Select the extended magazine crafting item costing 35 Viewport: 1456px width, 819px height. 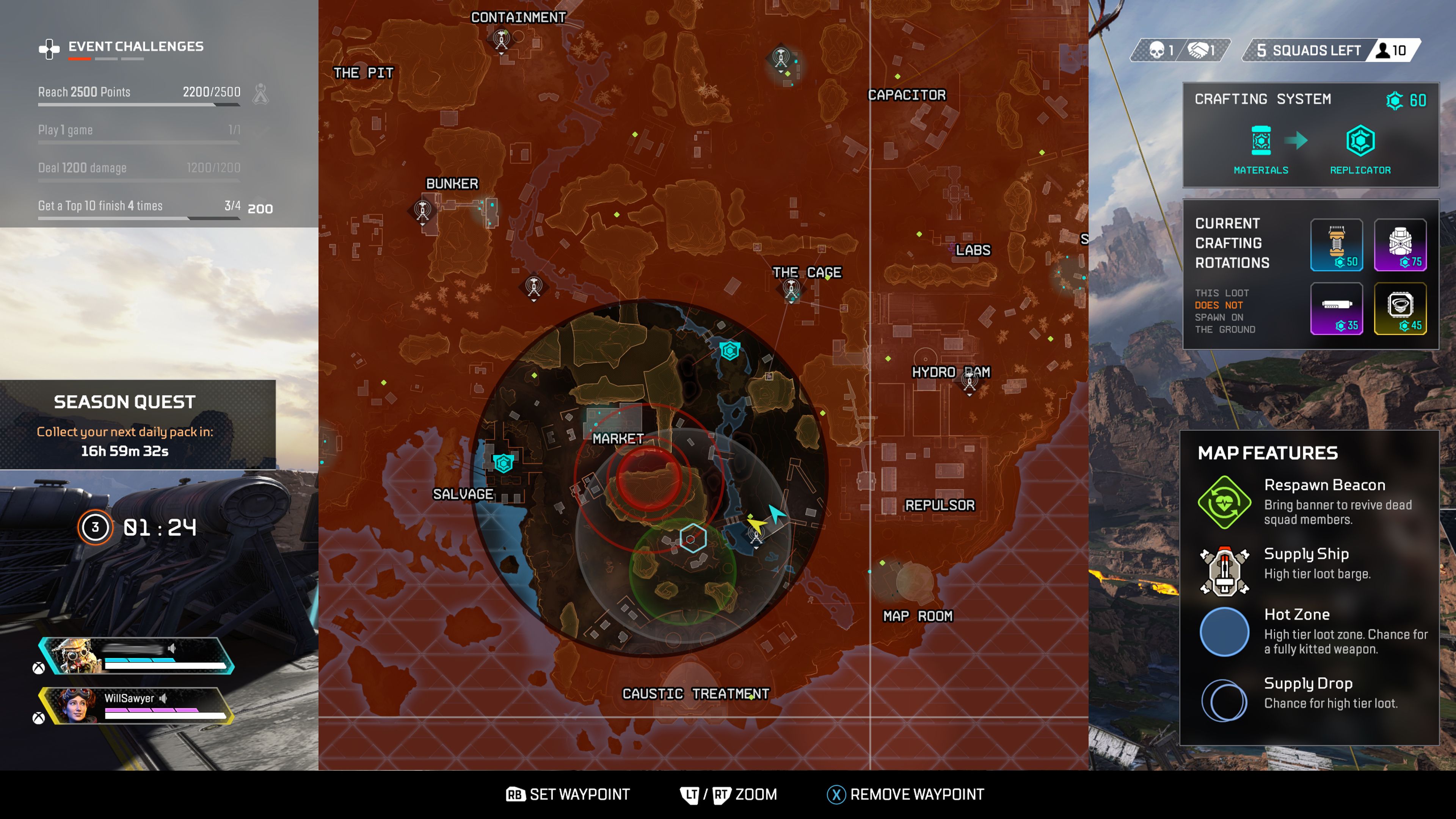click(1337, 309)
